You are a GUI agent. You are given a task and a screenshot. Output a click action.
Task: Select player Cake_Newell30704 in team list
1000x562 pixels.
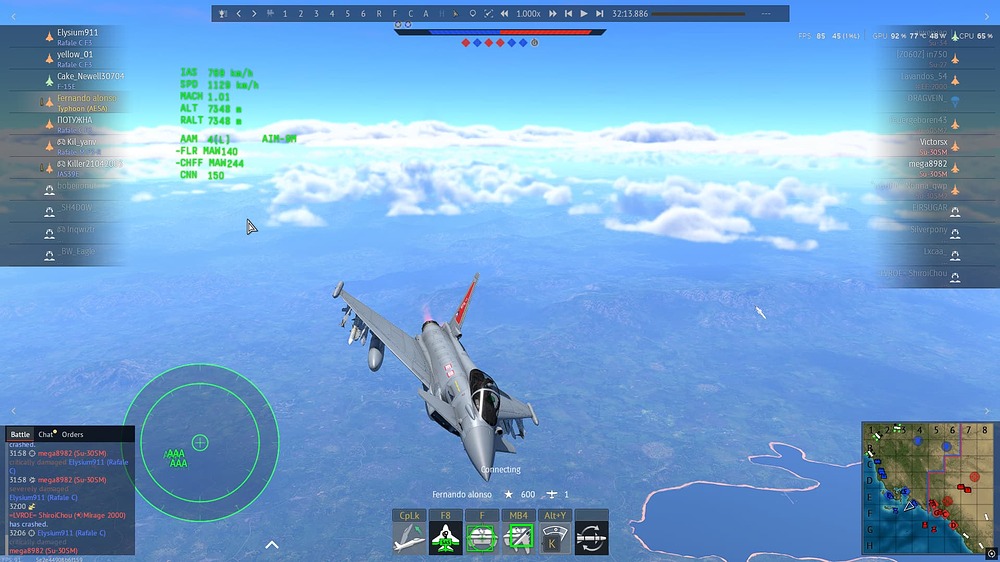click(x=90, y=76)
